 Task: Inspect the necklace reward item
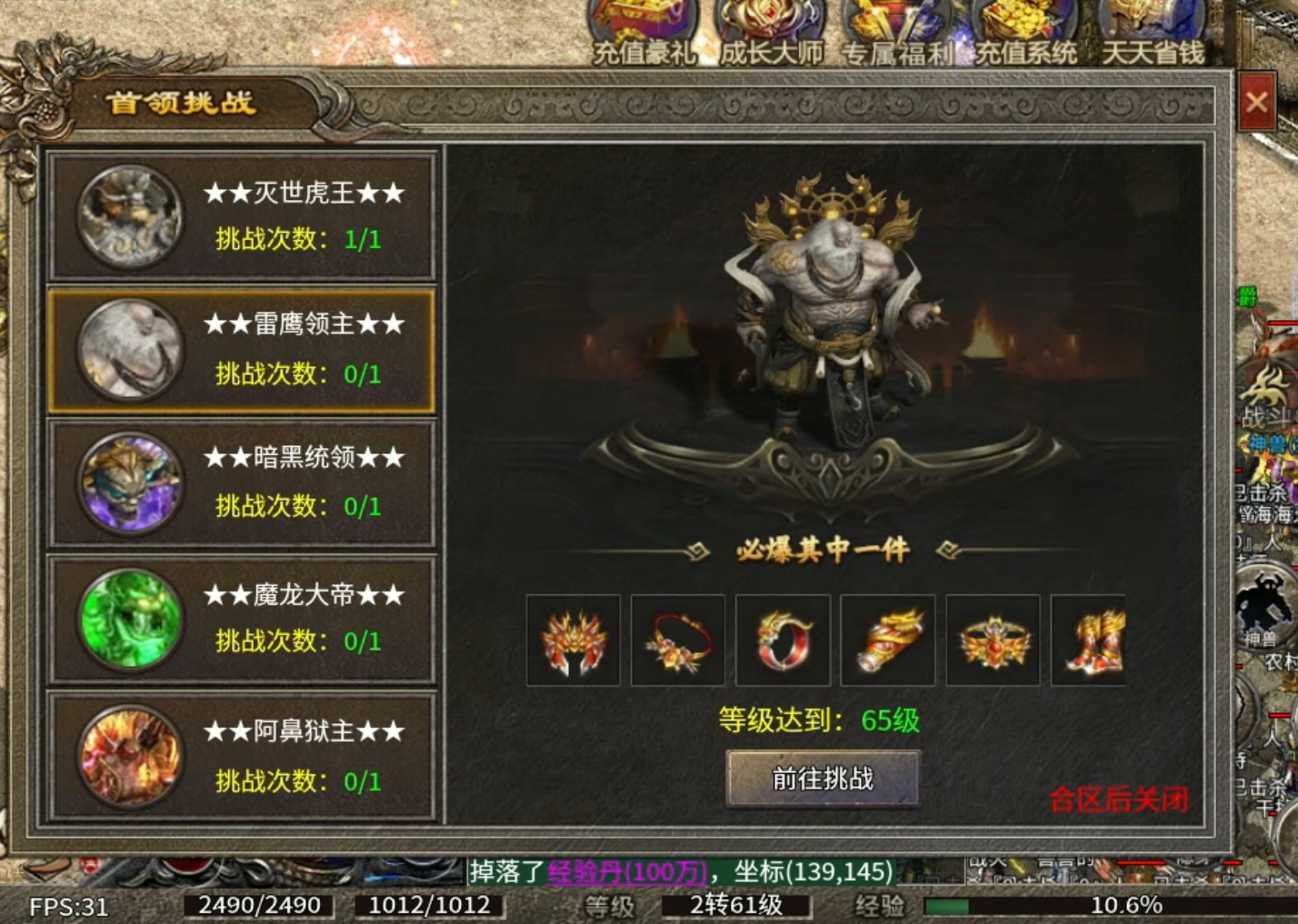pos(678,641)
